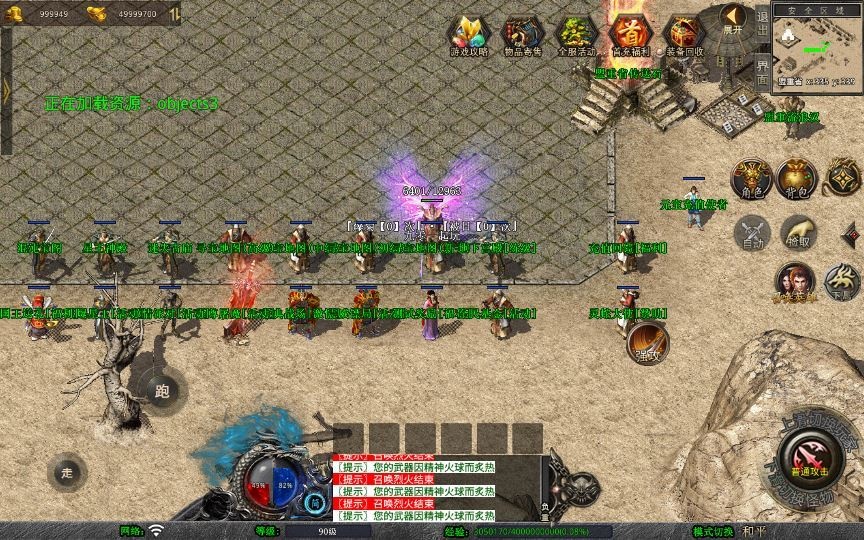The width and height of the screenshot is (864, 540).
Task: Switch to 跑 run movement mode
Action: pyautogui.click(x=161, y=391)
